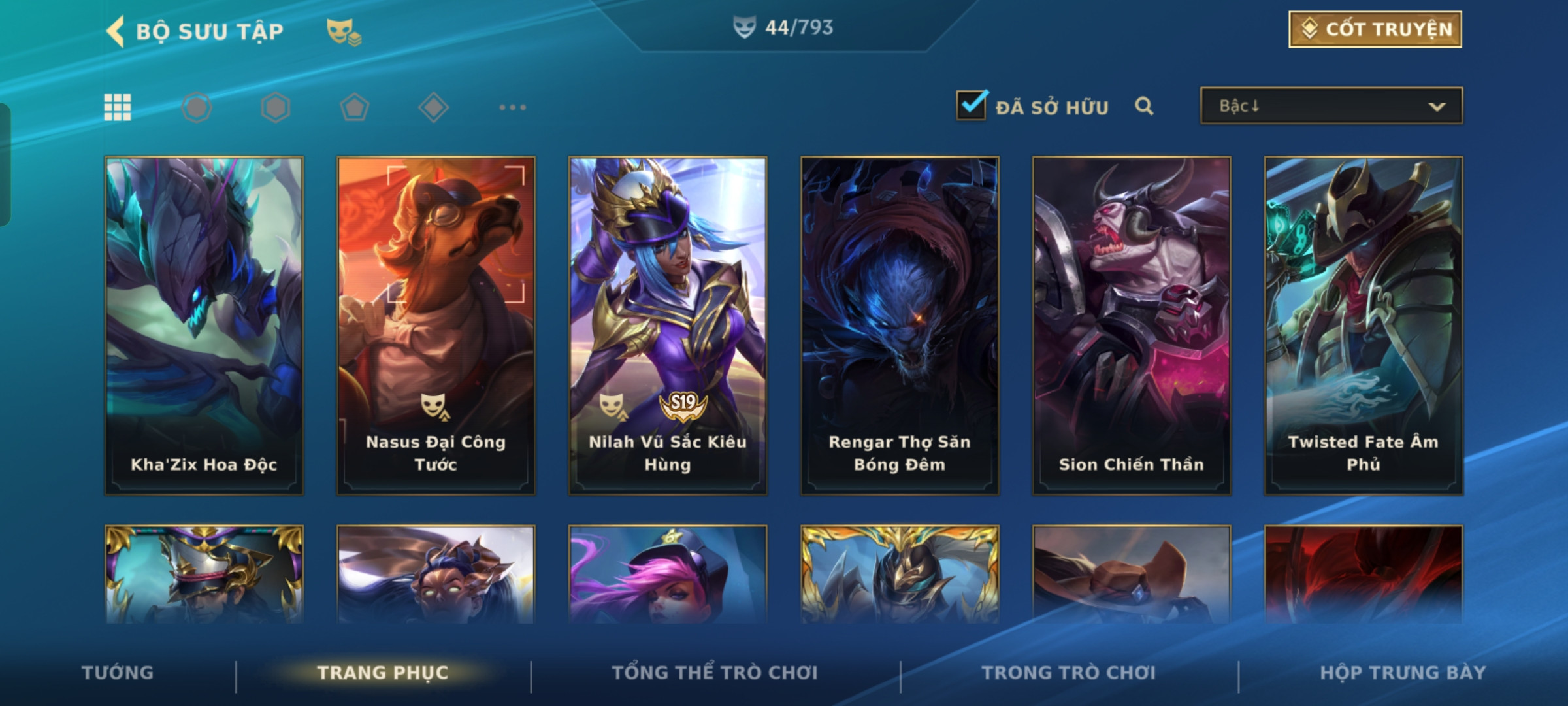Image resolution: width=1568 pixels, height=706 pixels.
Task: Choose Nasus Đại Công Tước skin
Action: 436,325
